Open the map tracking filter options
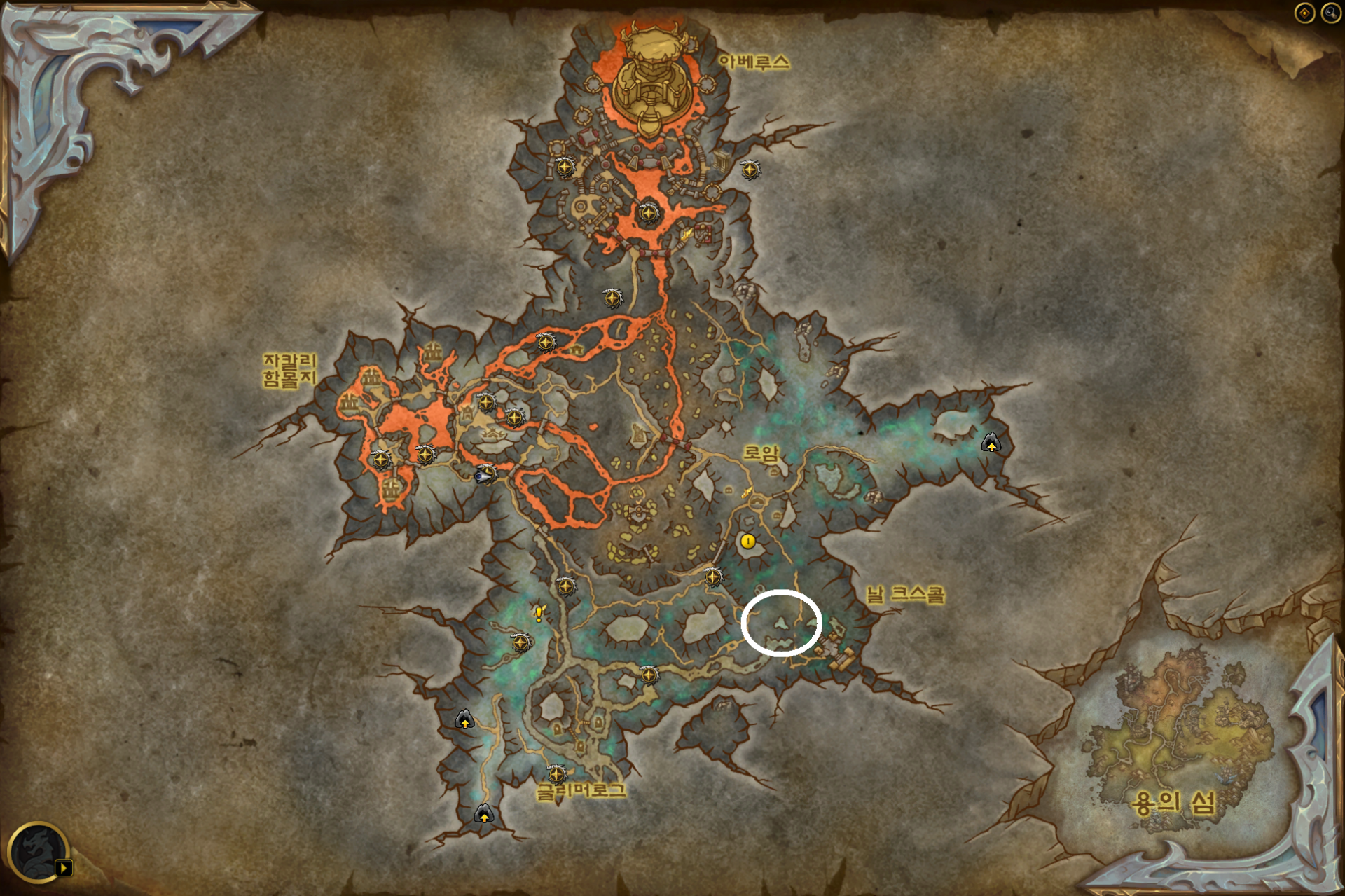The height and width of the screenshot is (896, 1345). [1304, 13]
